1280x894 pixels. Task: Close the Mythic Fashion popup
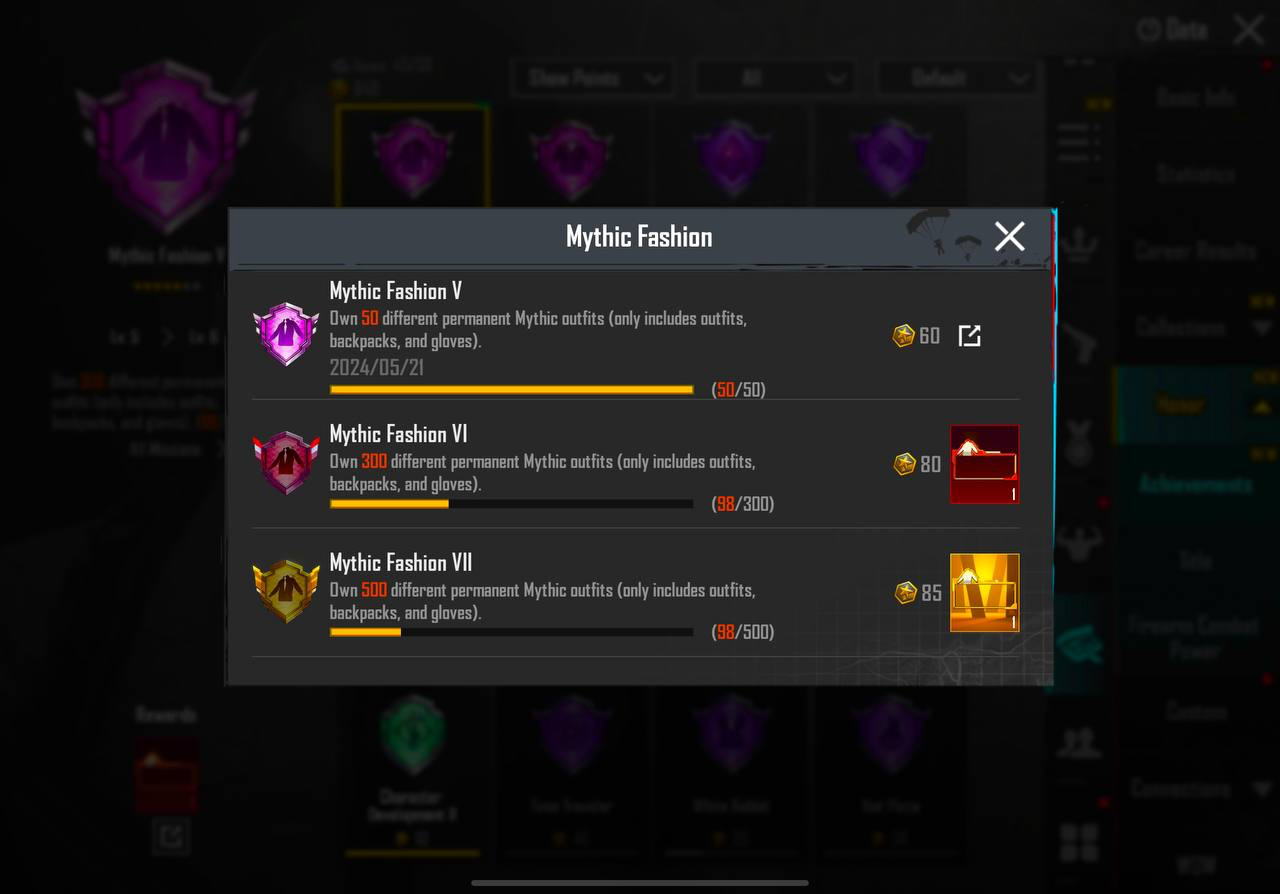pyautogui.click(x=1009, y=237)
